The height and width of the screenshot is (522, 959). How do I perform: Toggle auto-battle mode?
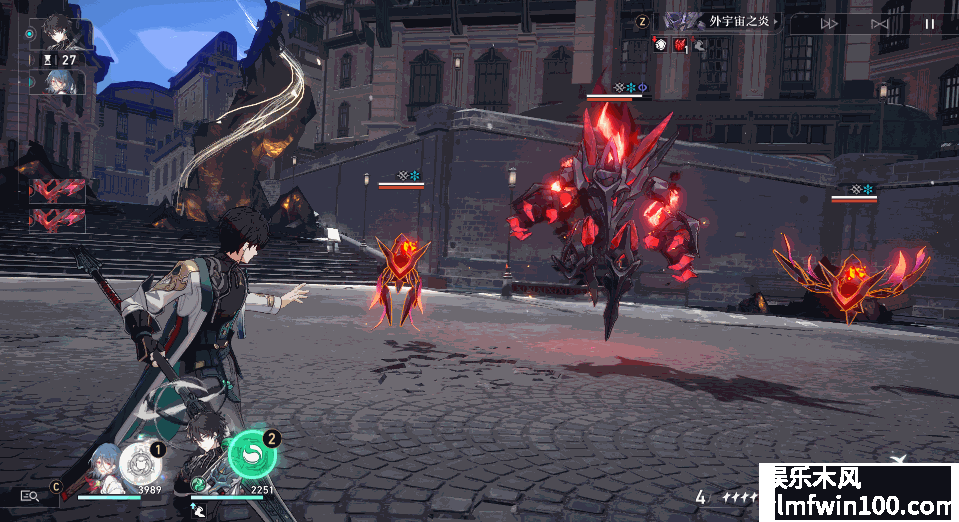click(880, 23)
